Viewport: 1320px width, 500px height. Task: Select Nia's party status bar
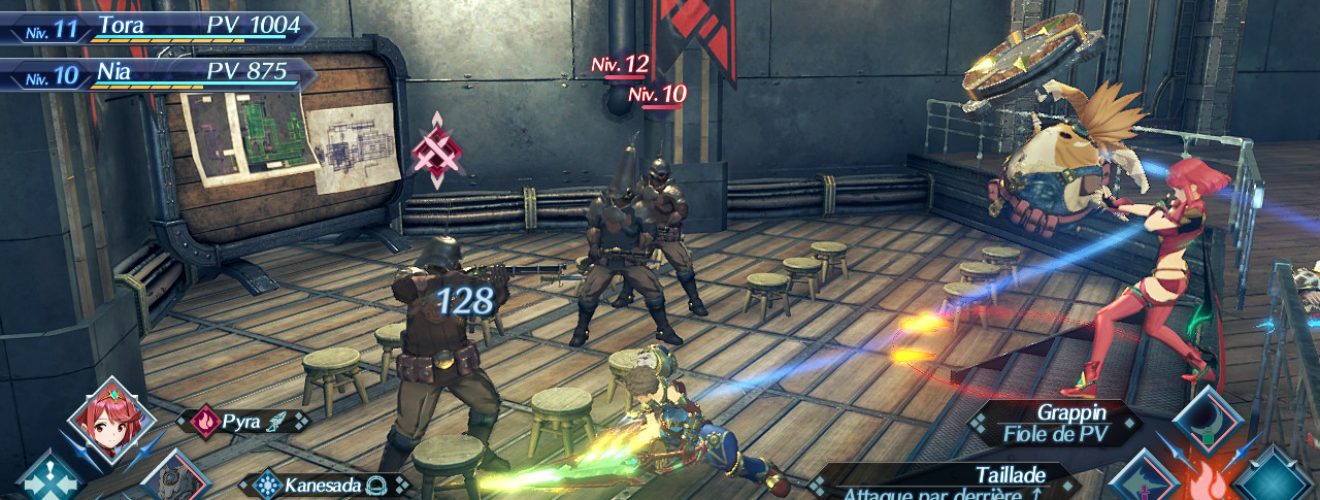tap(160, 72)
